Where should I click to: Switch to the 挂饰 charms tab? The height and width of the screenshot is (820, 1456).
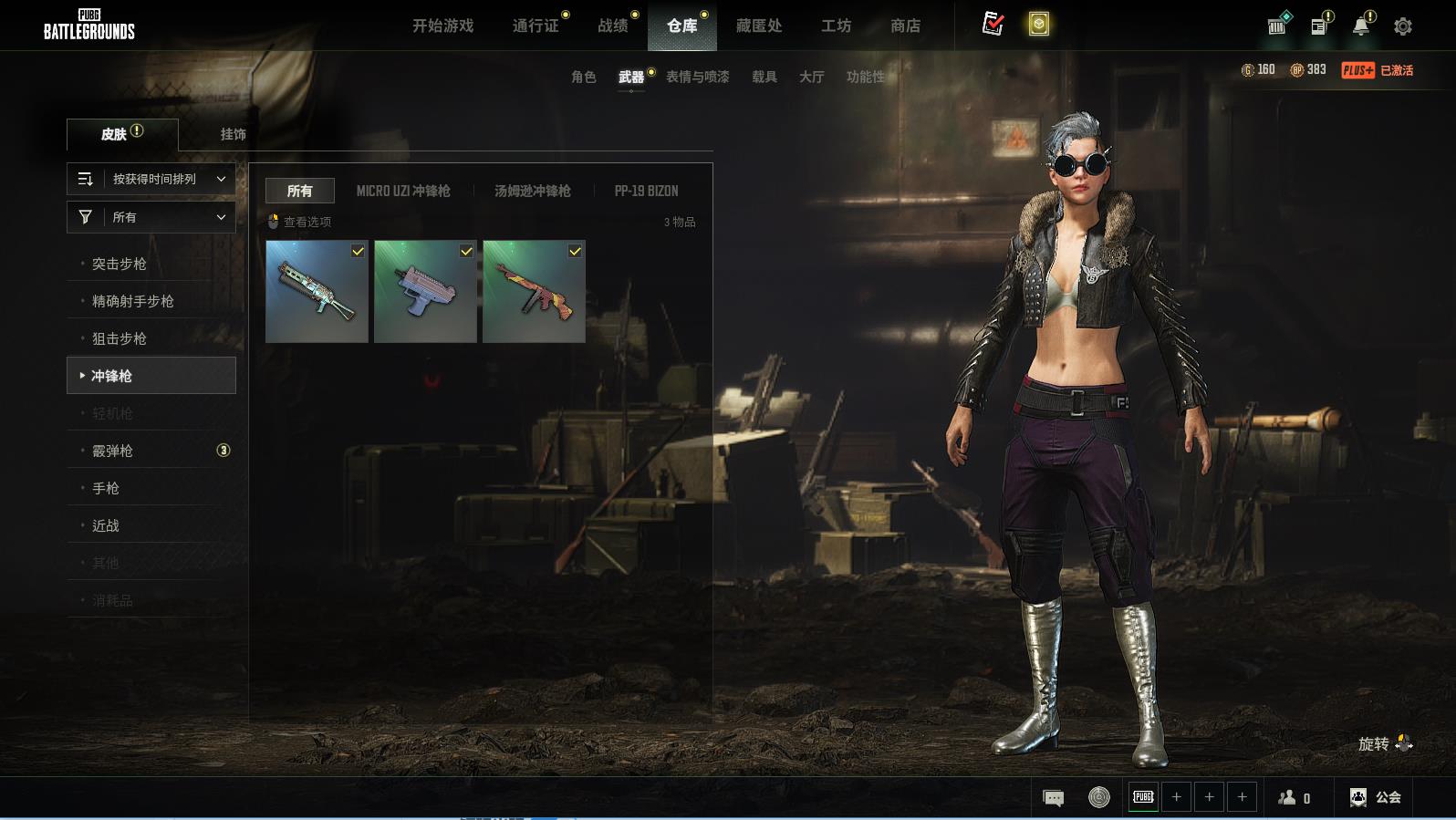233,134
